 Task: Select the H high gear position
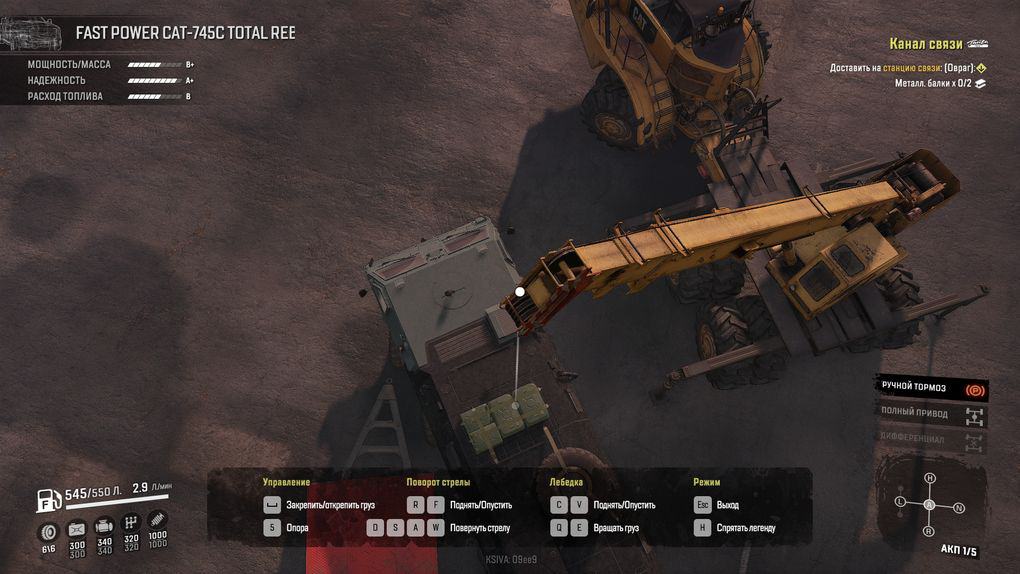tap(929, 478)
